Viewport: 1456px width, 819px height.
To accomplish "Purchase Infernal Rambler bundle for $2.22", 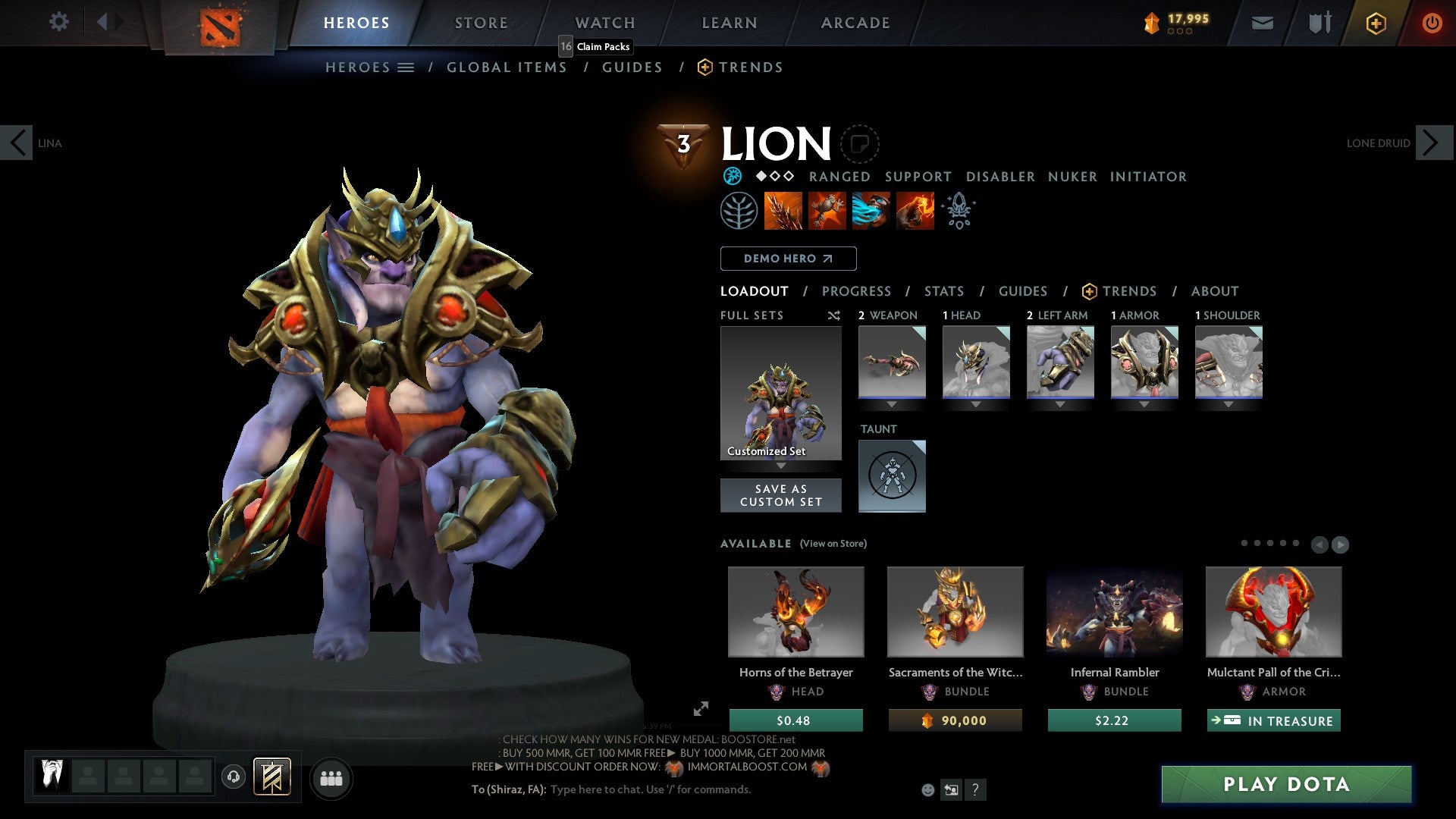I will (1114, 720).
